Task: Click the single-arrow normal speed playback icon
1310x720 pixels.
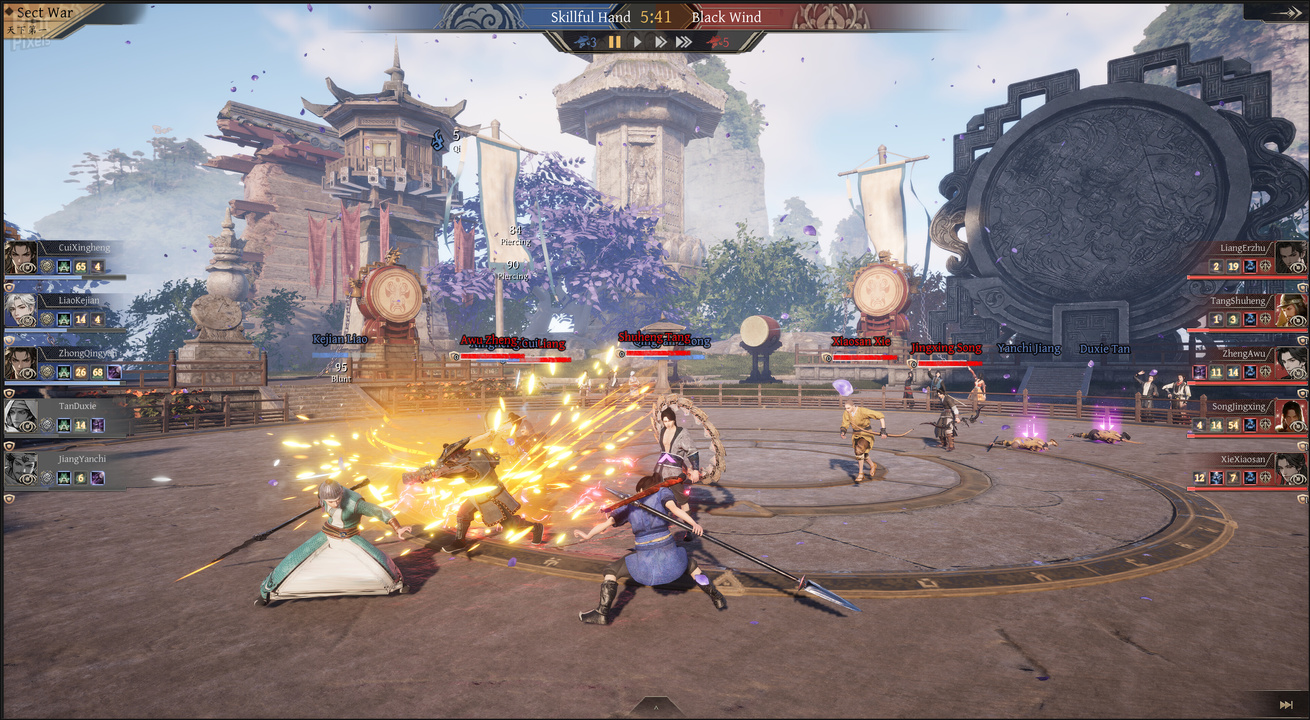Action: click(x=638, y=42)
